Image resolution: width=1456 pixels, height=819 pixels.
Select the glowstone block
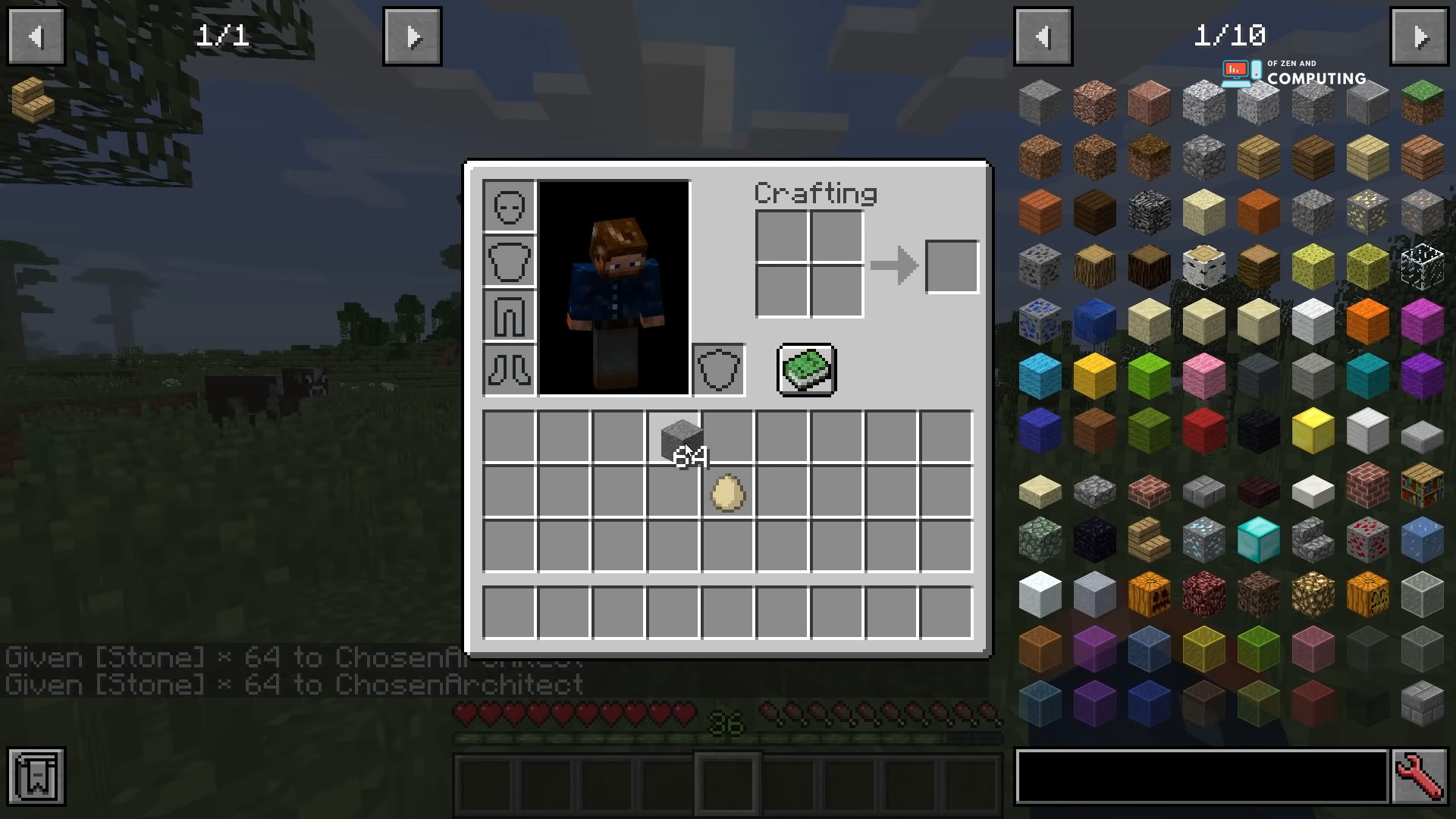click(x=1312, y=595)
